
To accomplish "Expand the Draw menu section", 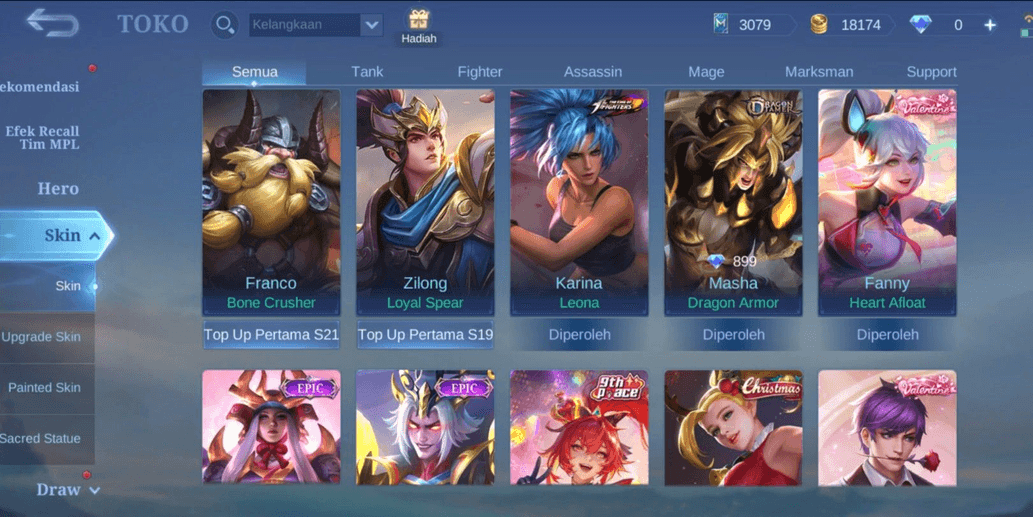I will tap(67, 490).
